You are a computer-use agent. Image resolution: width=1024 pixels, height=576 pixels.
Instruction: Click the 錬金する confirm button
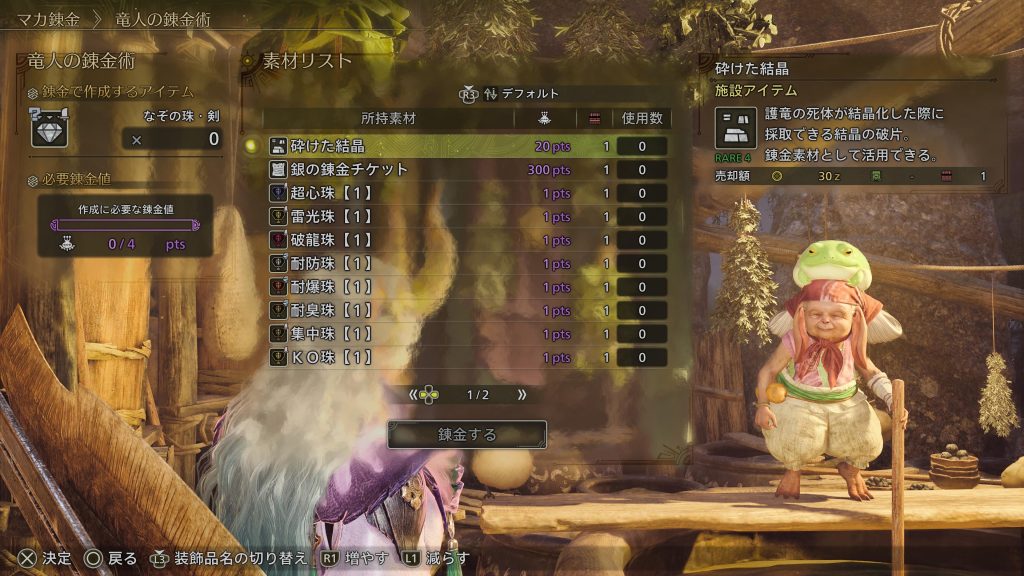pos(467,435)
